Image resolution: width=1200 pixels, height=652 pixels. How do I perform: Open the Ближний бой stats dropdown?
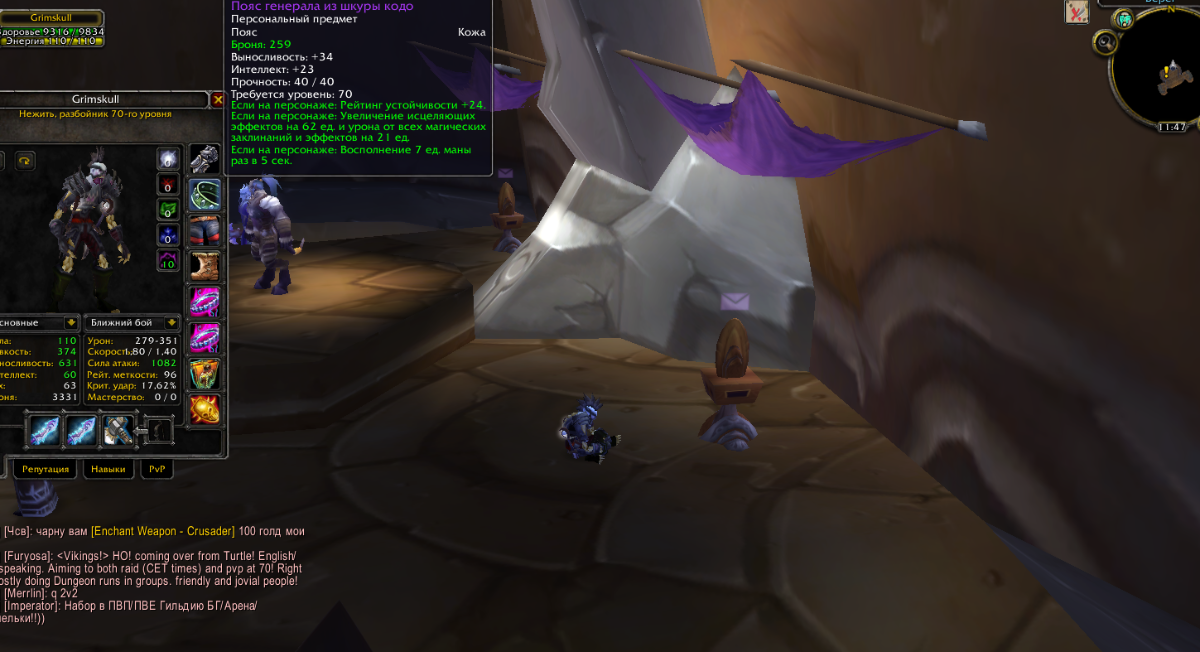(x=172, y=323)
